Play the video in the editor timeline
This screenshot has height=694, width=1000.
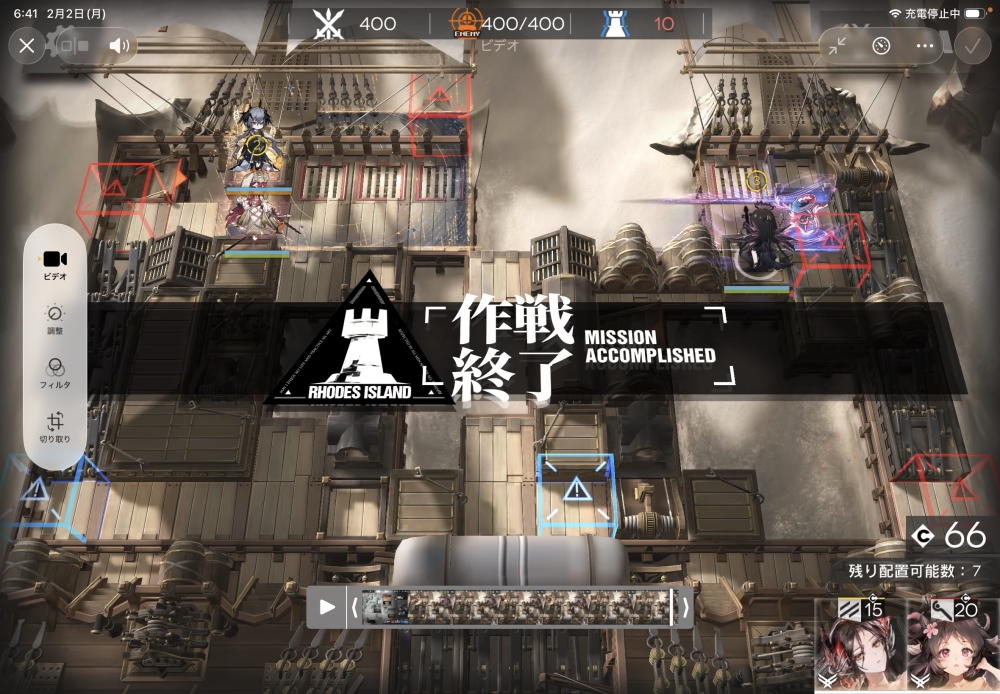(x=327, y=606)
